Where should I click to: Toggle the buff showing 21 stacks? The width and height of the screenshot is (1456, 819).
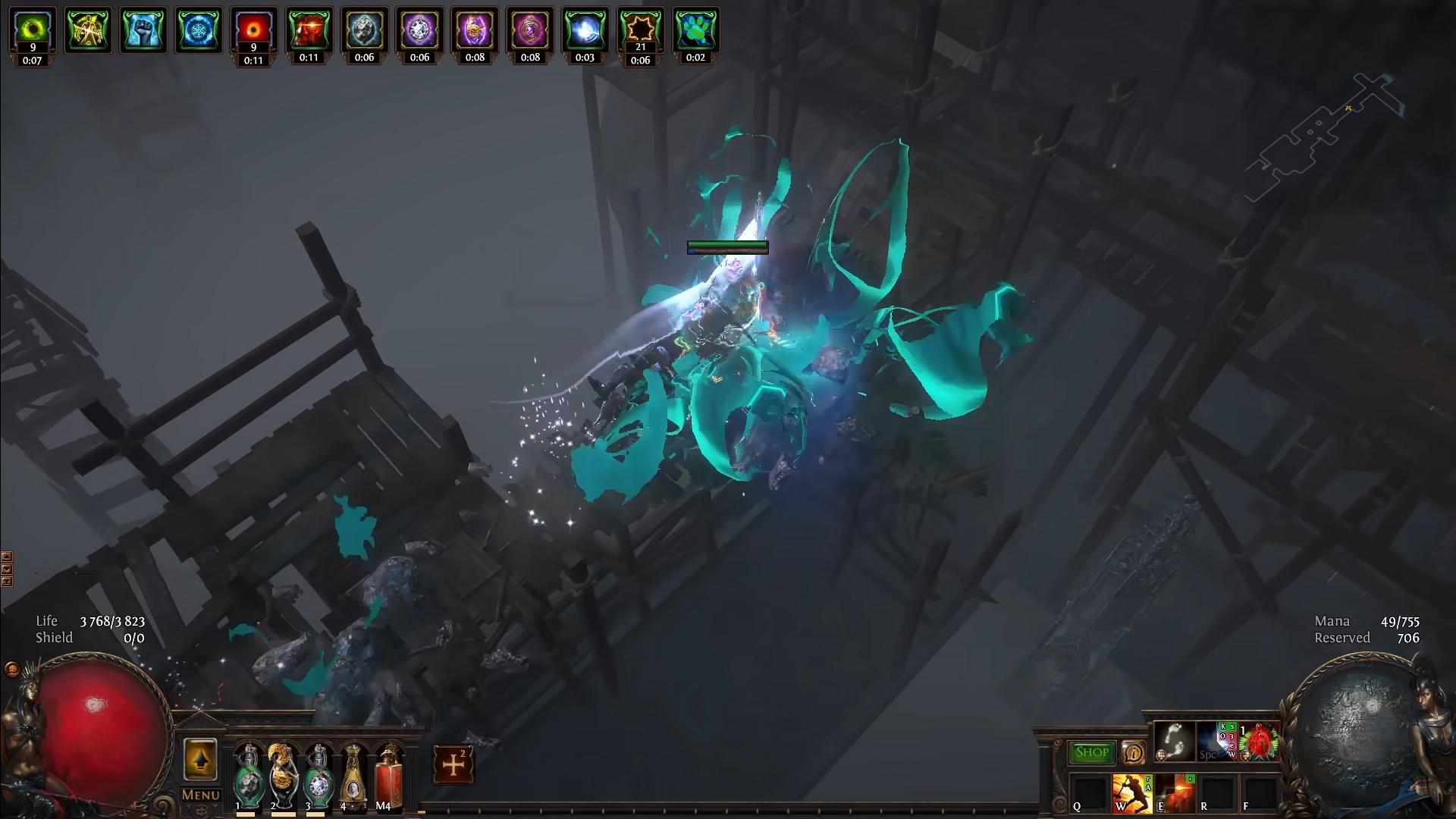pyautogui.click(x=640, y=29)
